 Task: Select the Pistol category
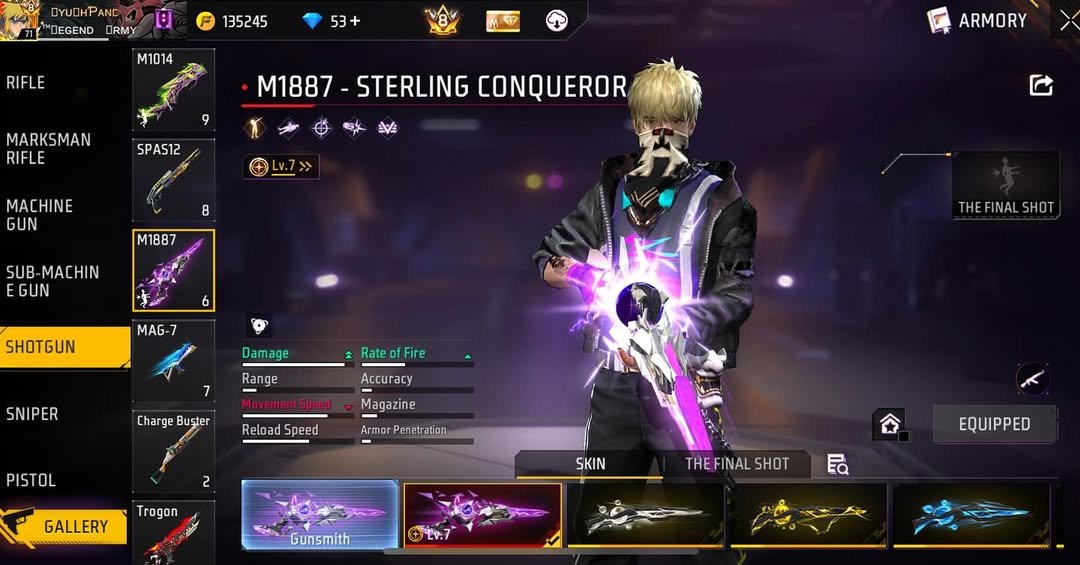pyautogui.click(x=31, y=480)
